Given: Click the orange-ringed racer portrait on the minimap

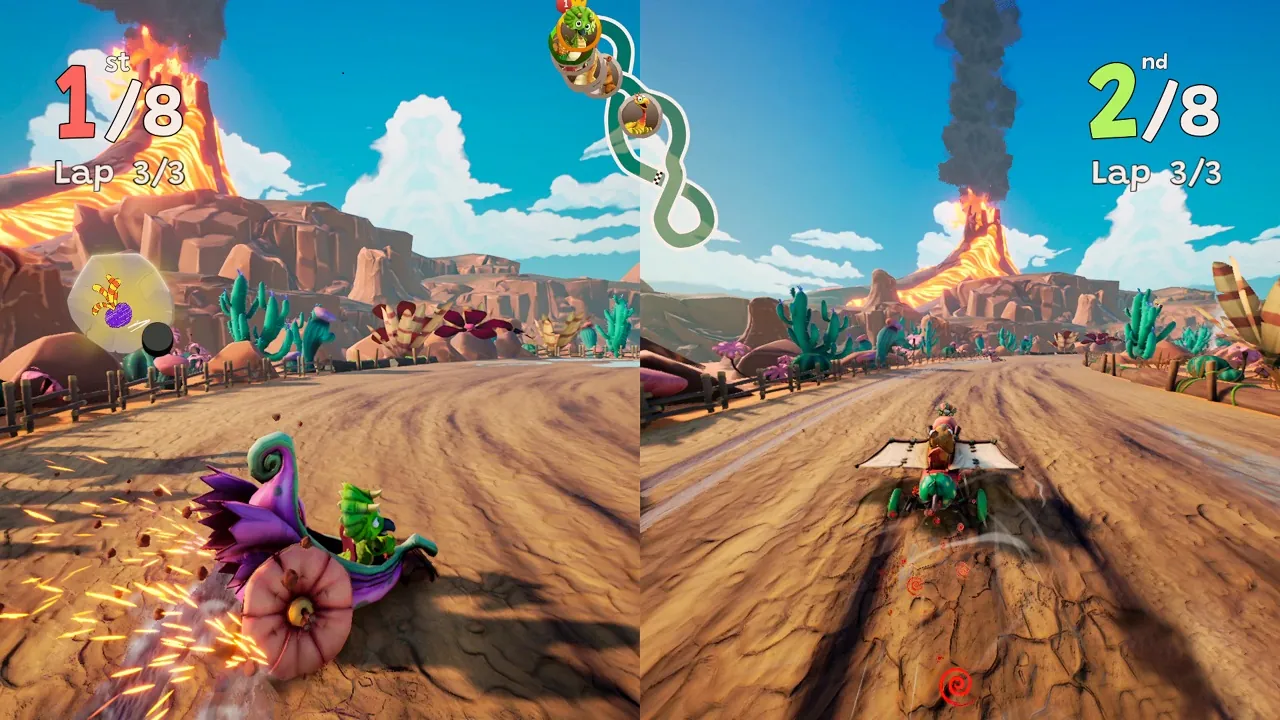Looking at the screenshot, I should click(x=577, y=33).
